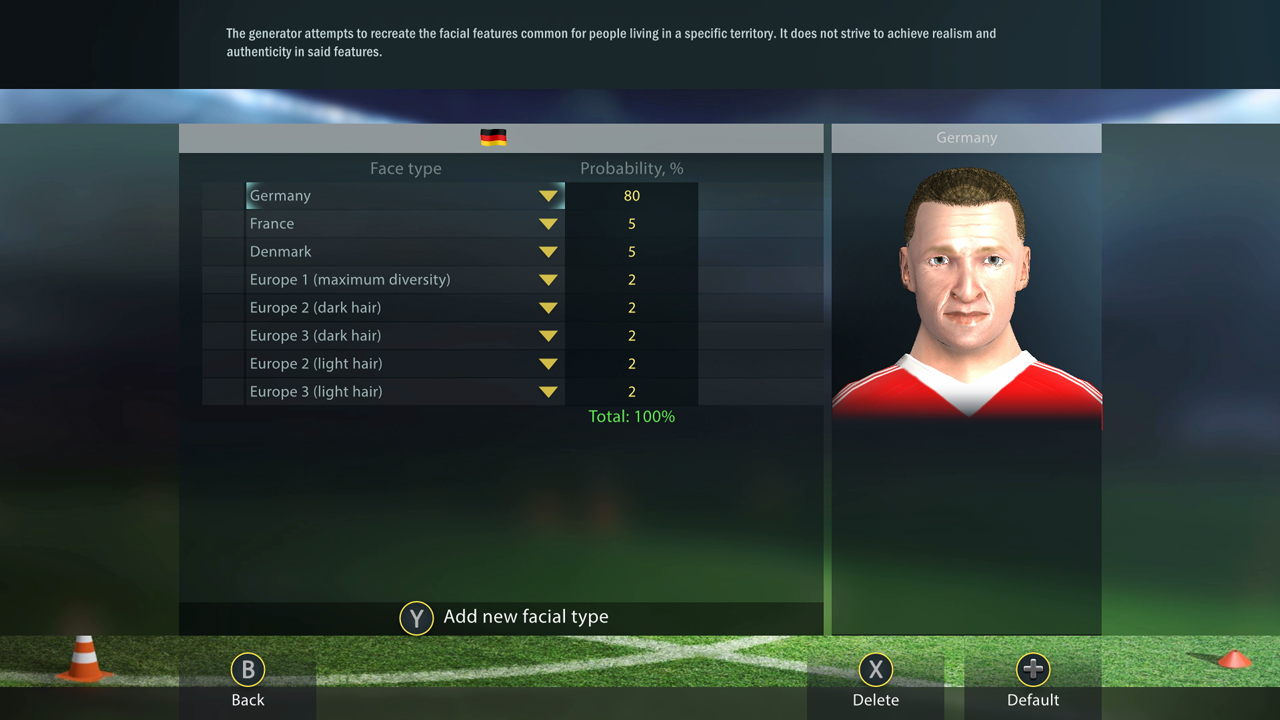Click the Delete button
Screen dimensions: 1280x720
coord(875,699)
